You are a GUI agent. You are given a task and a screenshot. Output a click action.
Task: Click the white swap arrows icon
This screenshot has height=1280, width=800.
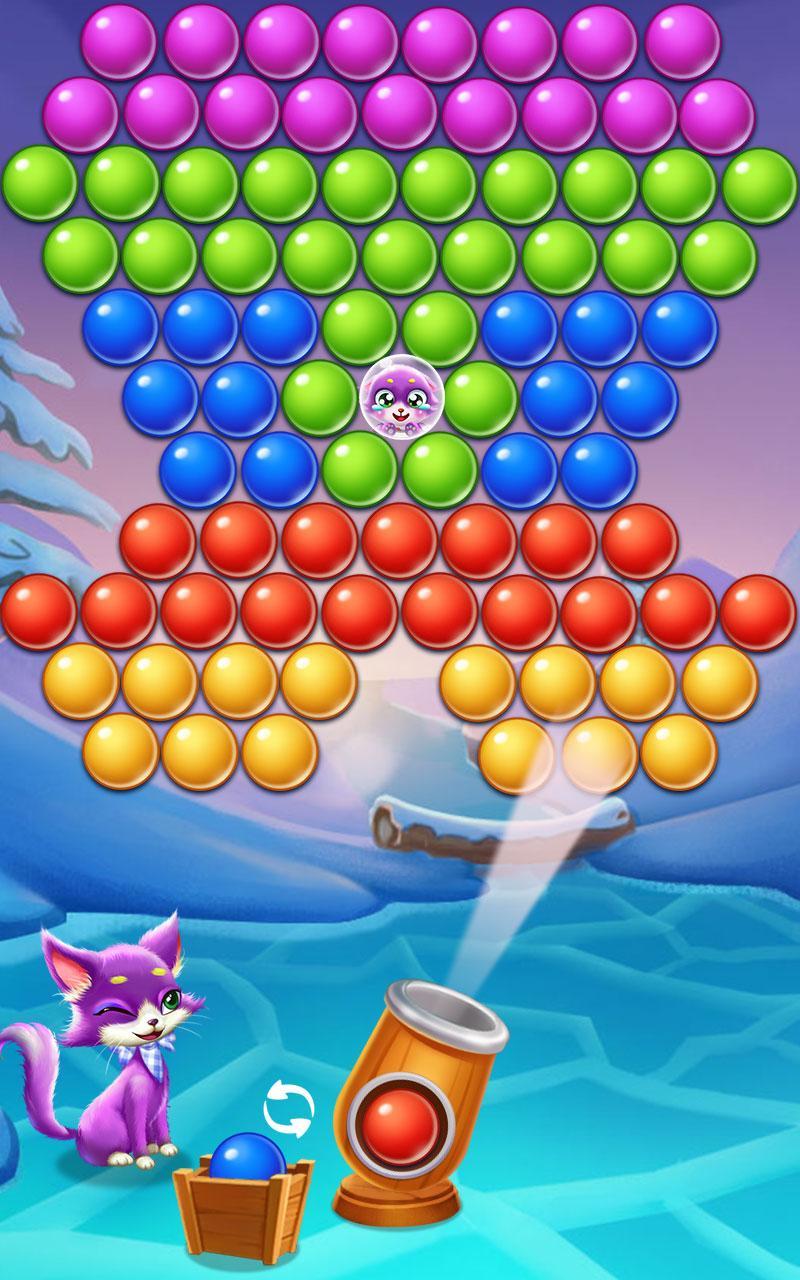pos(288,1109)
